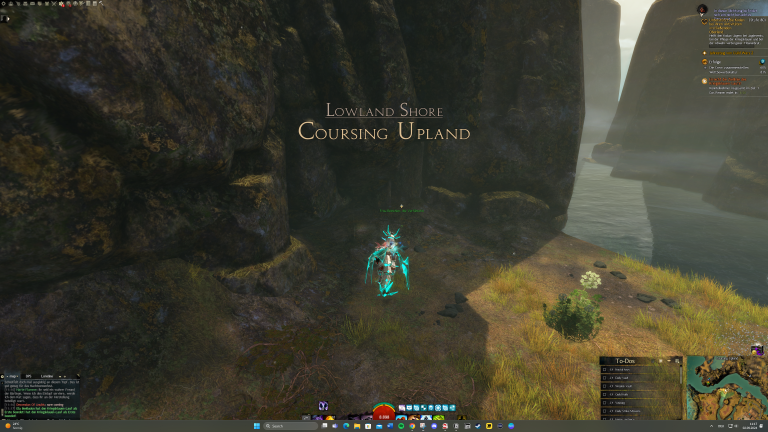Select the red health orb
Screen dimensions: 768x432
384,411
